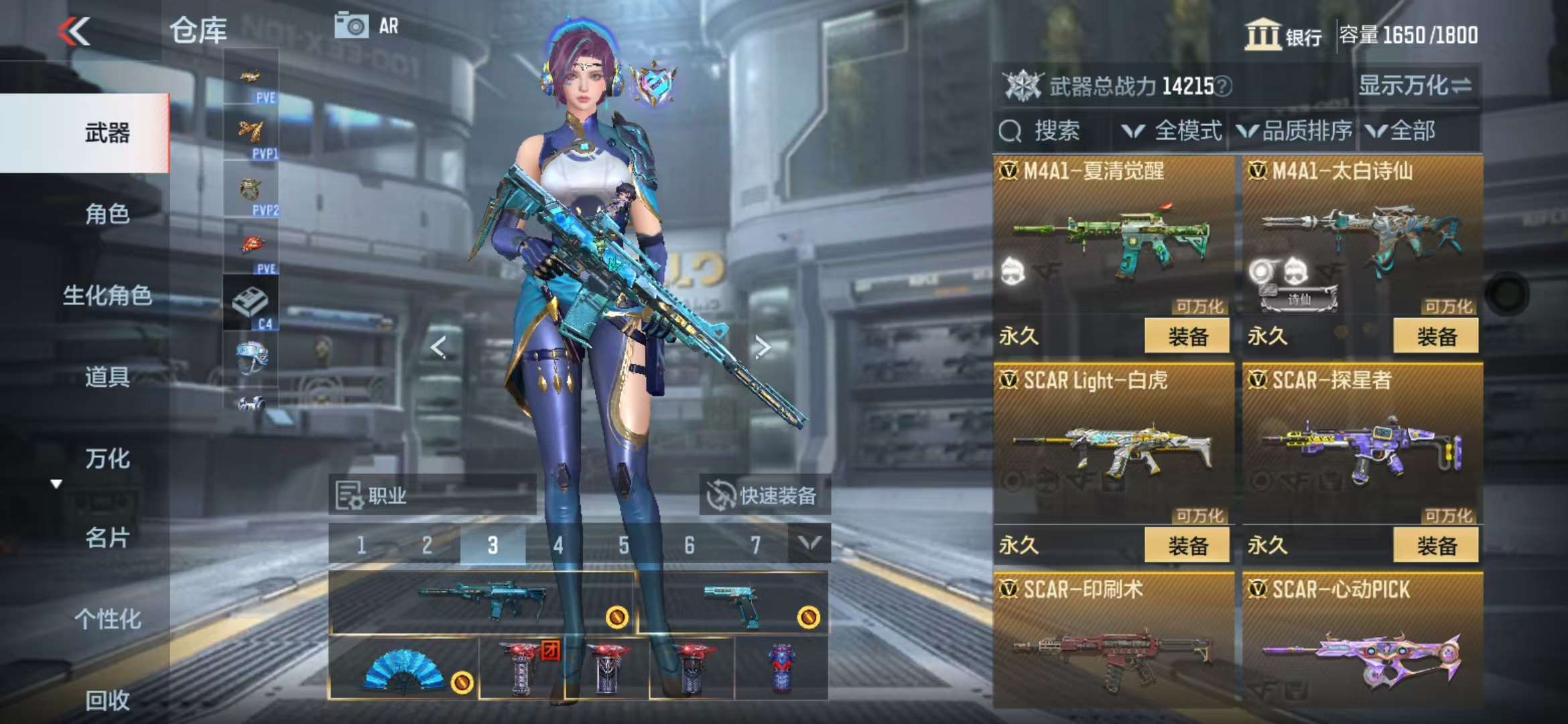Viewport: 1568px width, 724px height.
Task: Select the blue fan melee weapon slot
Action: (x=403, y=668)
